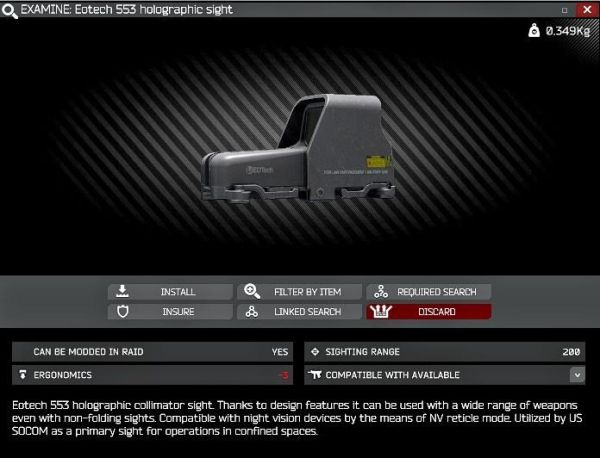Maximize the examine window

565,9
